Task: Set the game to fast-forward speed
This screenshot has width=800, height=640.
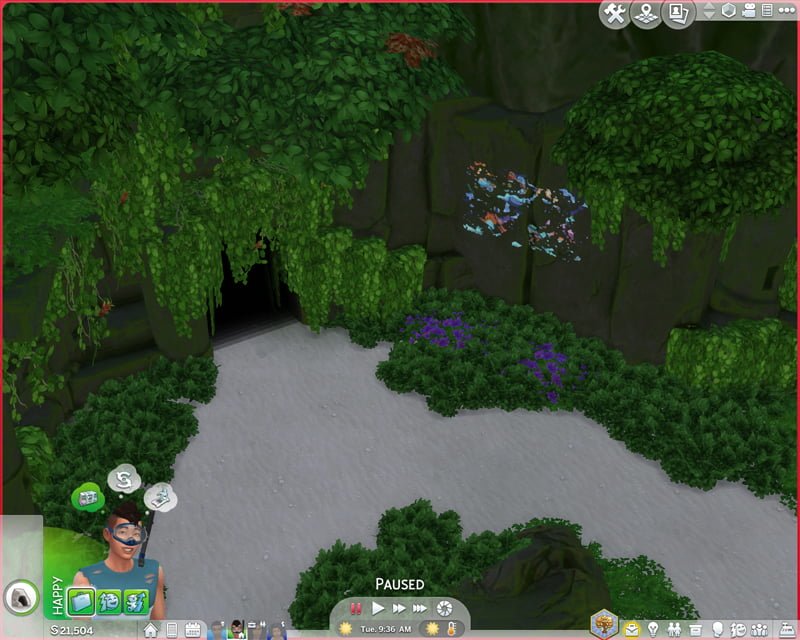Action: pyautogui.click(x=399, y=607)
